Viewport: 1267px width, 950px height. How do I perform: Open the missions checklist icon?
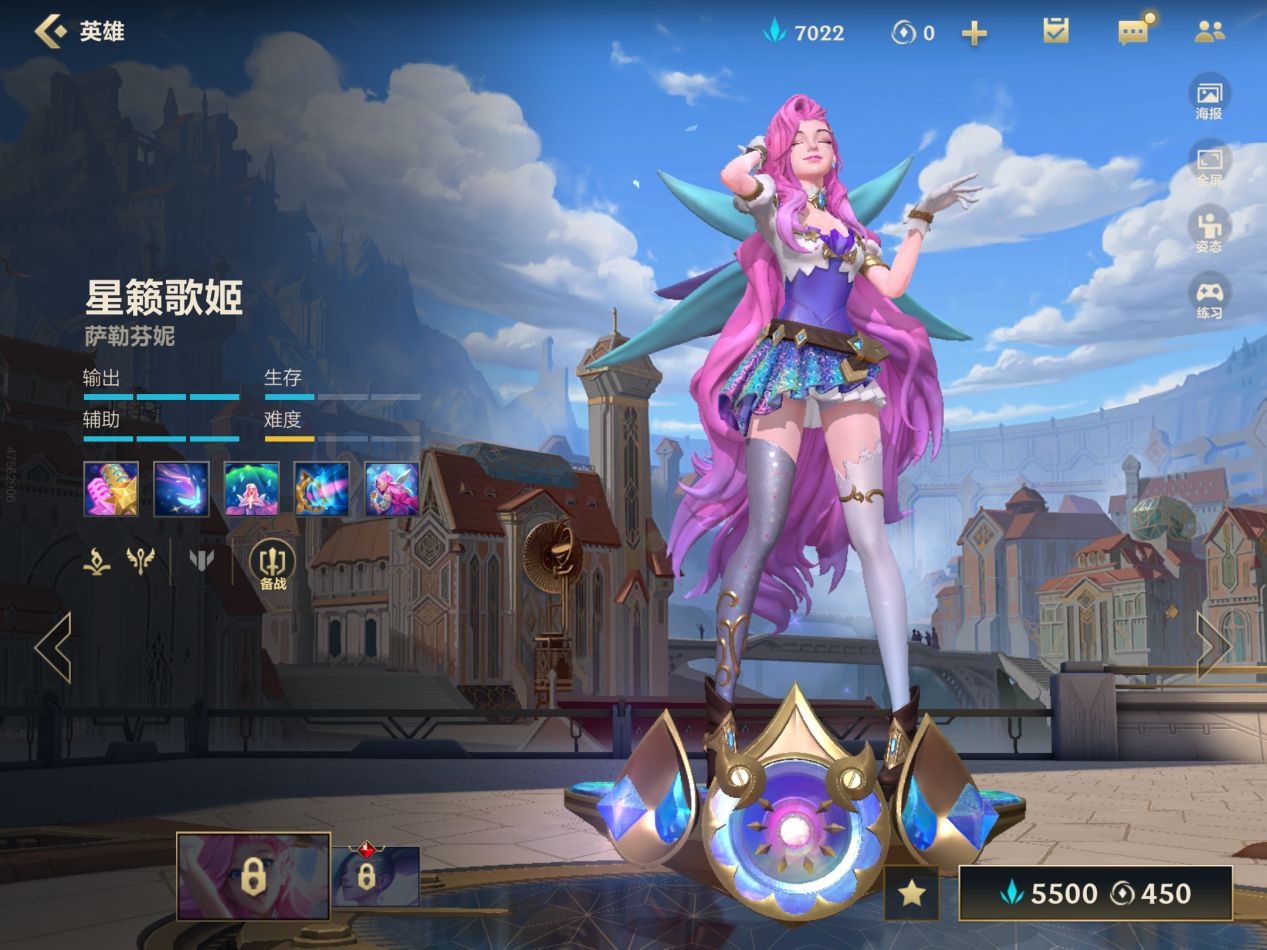pos(1055,31)
